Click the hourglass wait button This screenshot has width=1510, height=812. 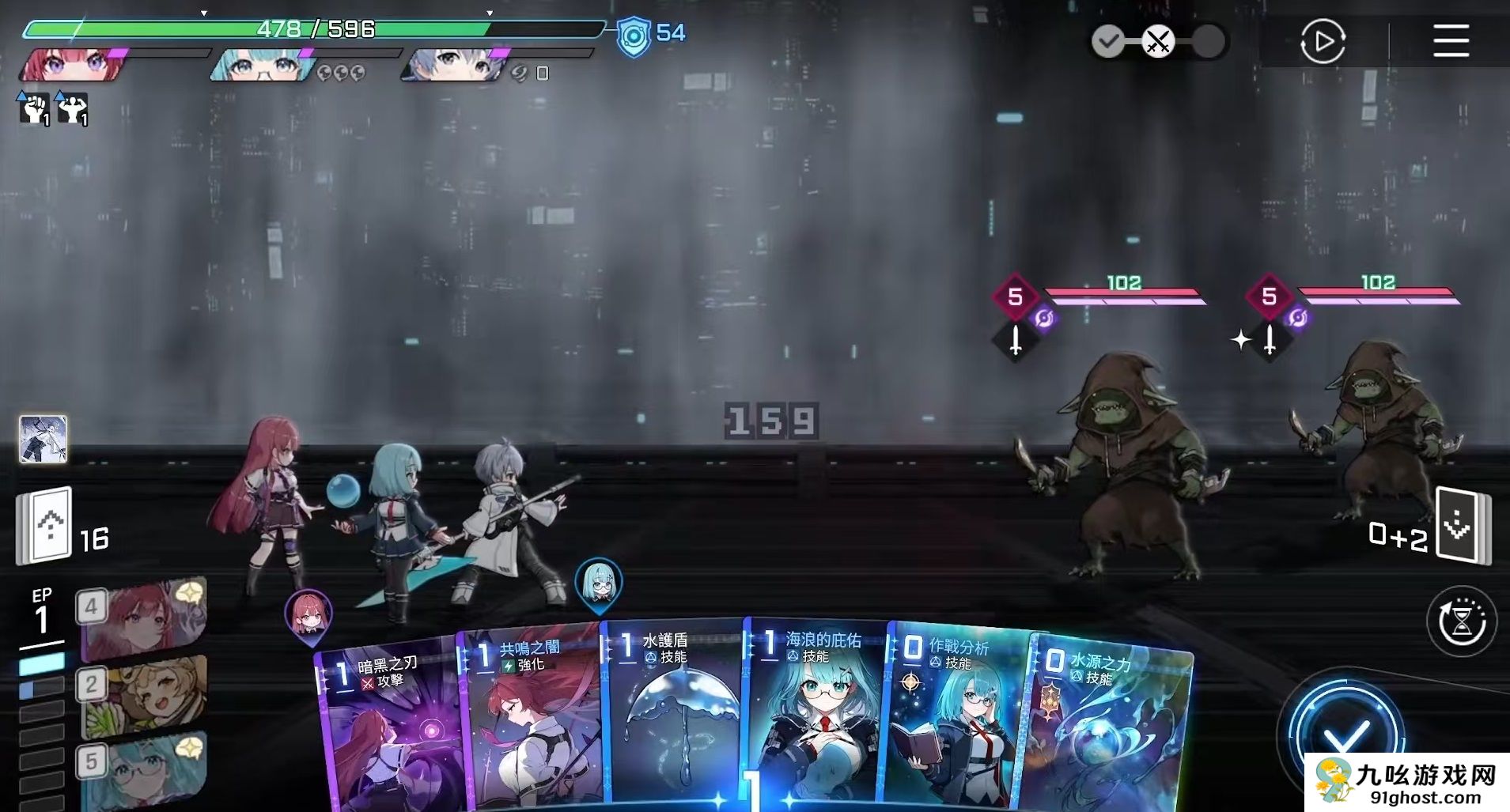point(1461,621)
